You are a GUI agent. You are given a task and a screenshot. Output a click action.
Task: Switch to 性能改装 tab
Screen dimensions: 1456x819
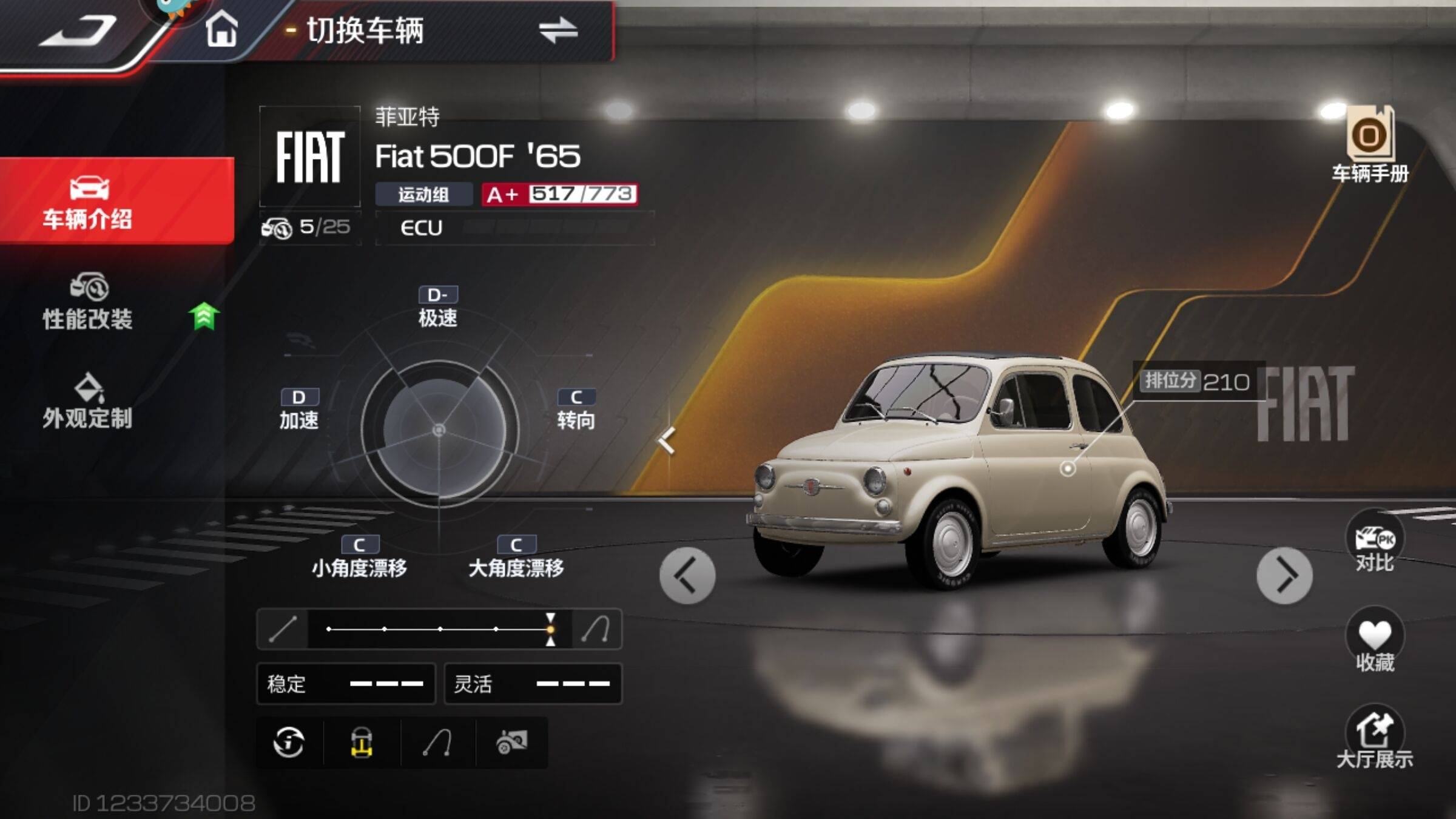click(x=88, y=302)
